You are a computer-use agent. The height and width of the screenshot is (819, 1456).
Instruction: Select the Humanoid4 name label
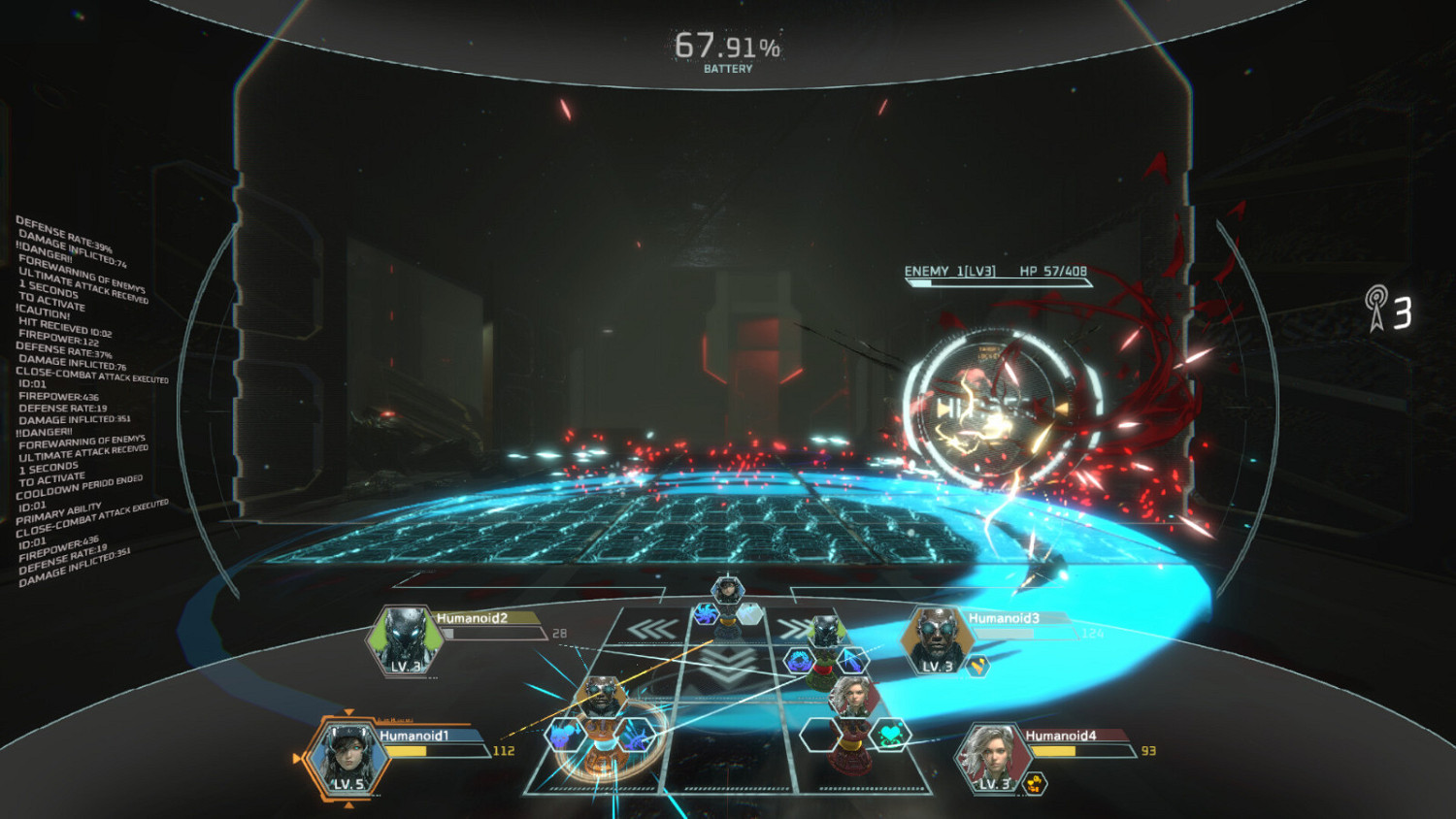(1060, 736)
